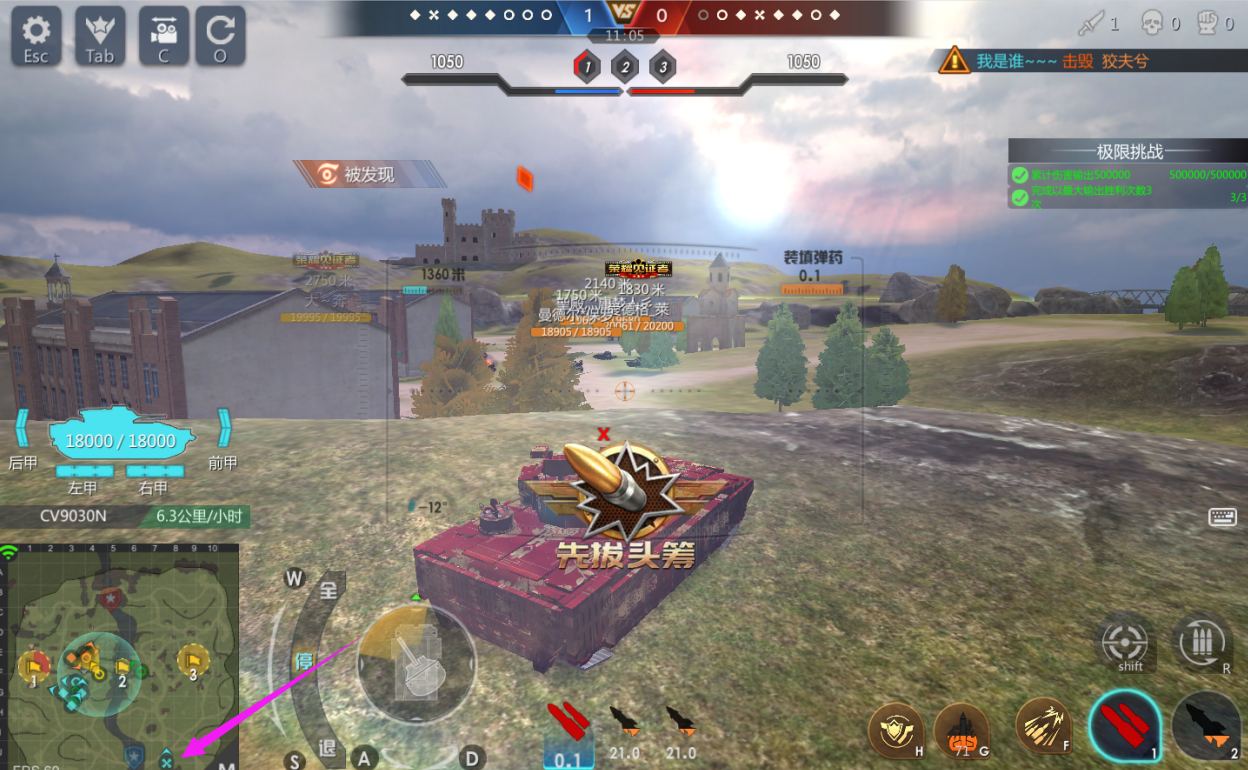
Task: Use the burning rocket skill
Action: click(961, 730)
